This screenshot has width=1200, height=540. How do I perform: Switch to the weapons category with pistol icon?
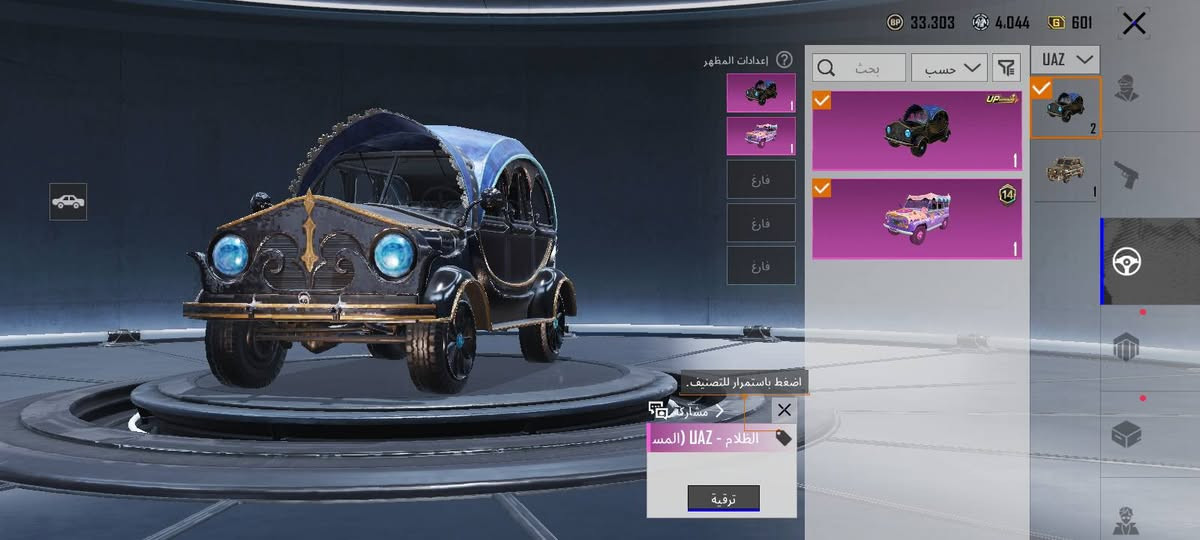[1127, 175]
